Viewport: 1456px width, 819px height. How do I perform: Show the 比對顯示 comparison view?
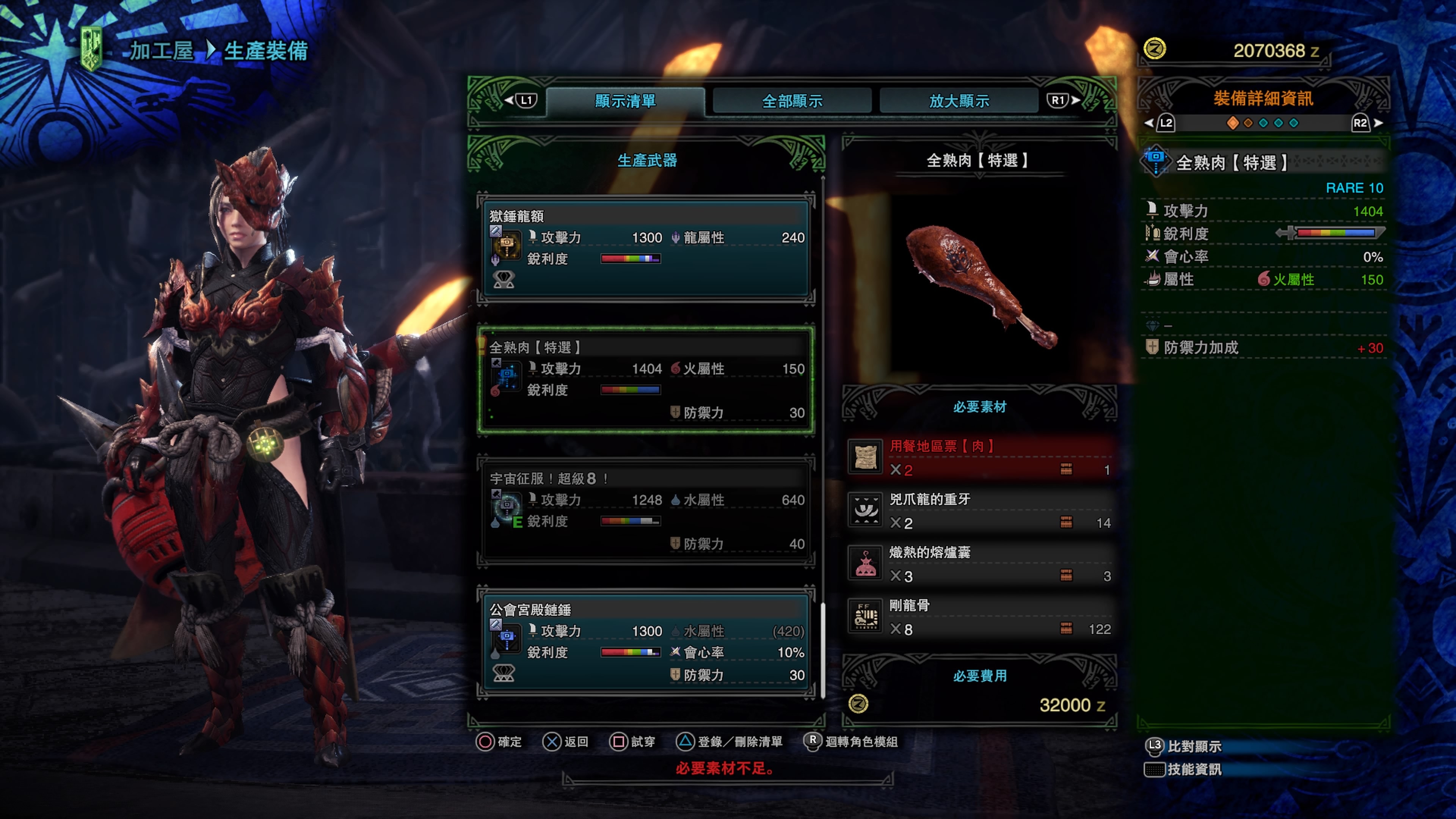(x=1193, y=746)
